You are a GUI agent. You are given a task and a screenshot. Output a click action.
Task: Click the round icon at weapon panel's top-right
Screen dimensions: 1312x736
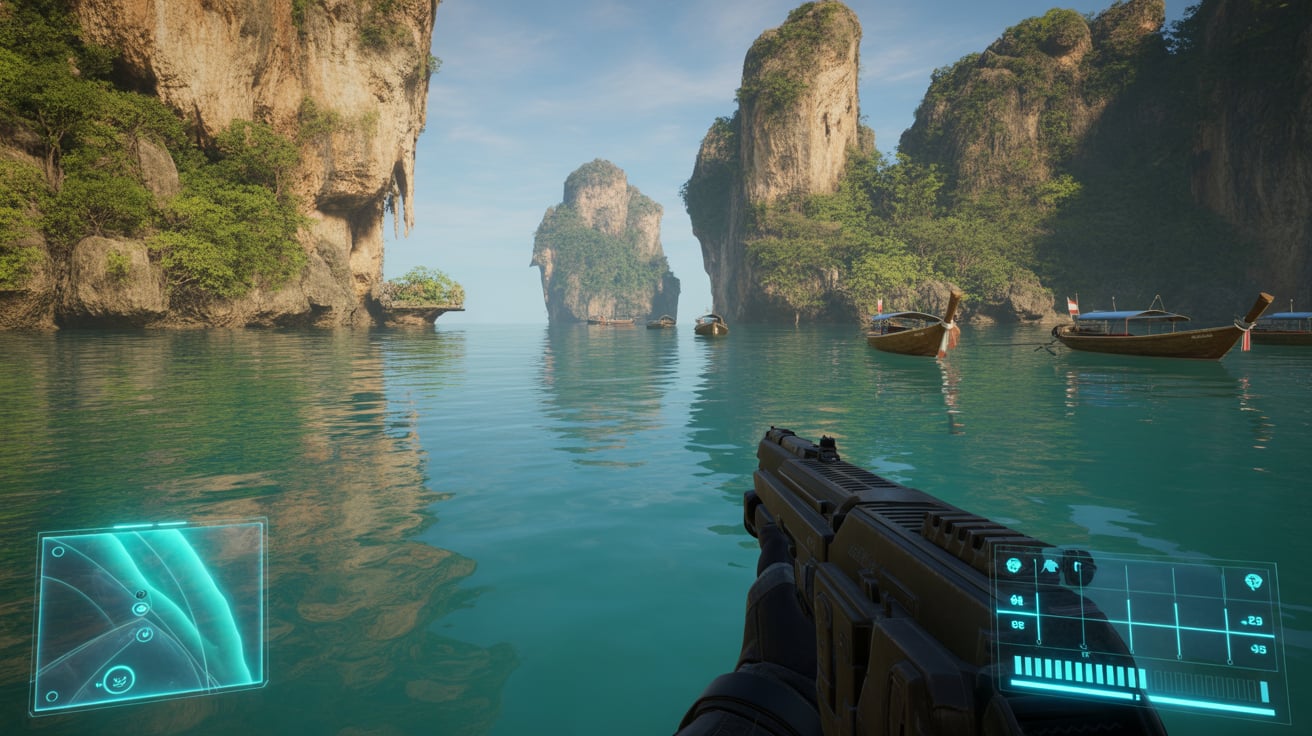tap(1252, 581)
